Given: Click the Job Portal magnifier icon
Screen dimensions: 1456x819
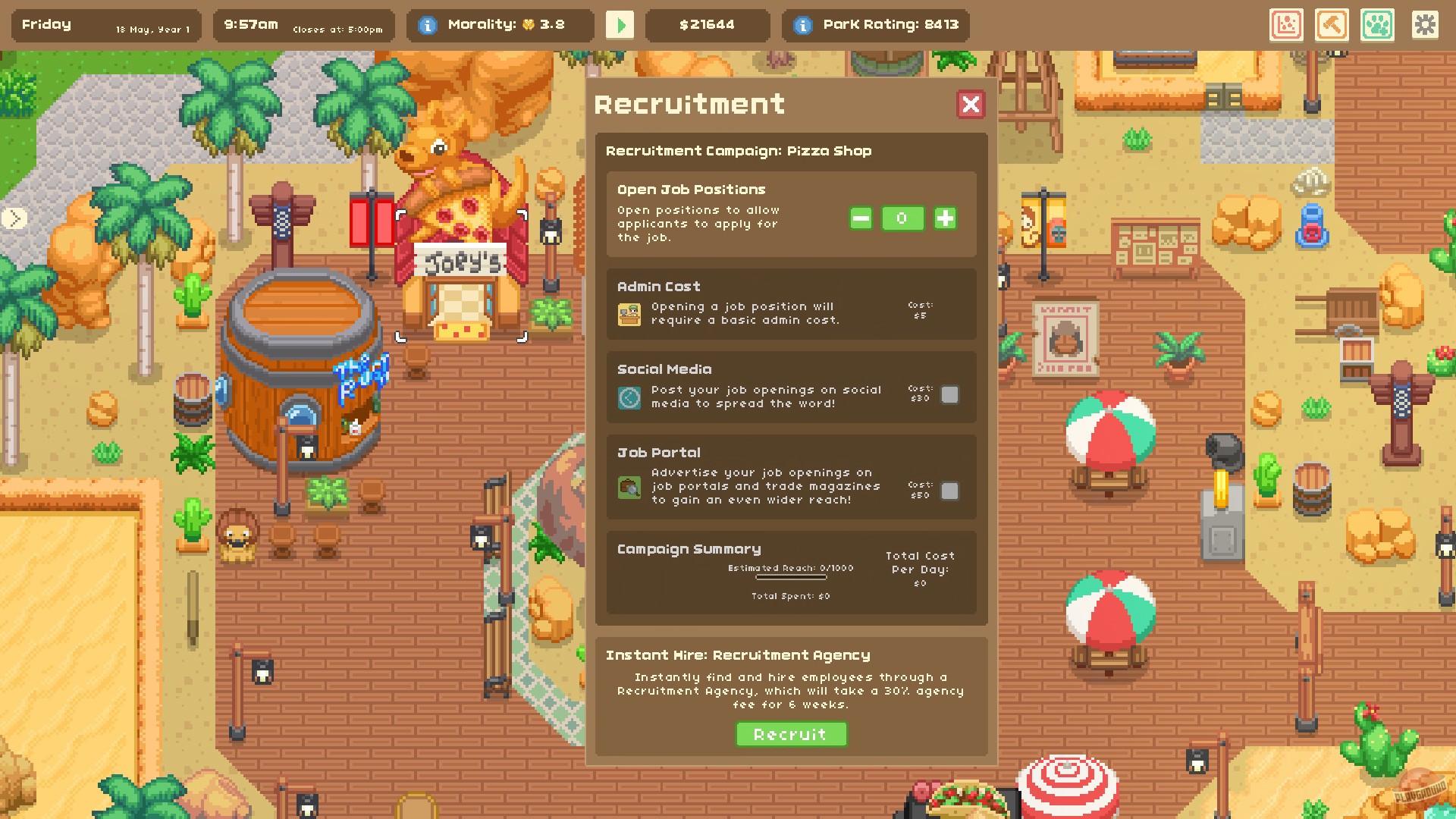Looking at the screenshot, I should tap(629, 485).
